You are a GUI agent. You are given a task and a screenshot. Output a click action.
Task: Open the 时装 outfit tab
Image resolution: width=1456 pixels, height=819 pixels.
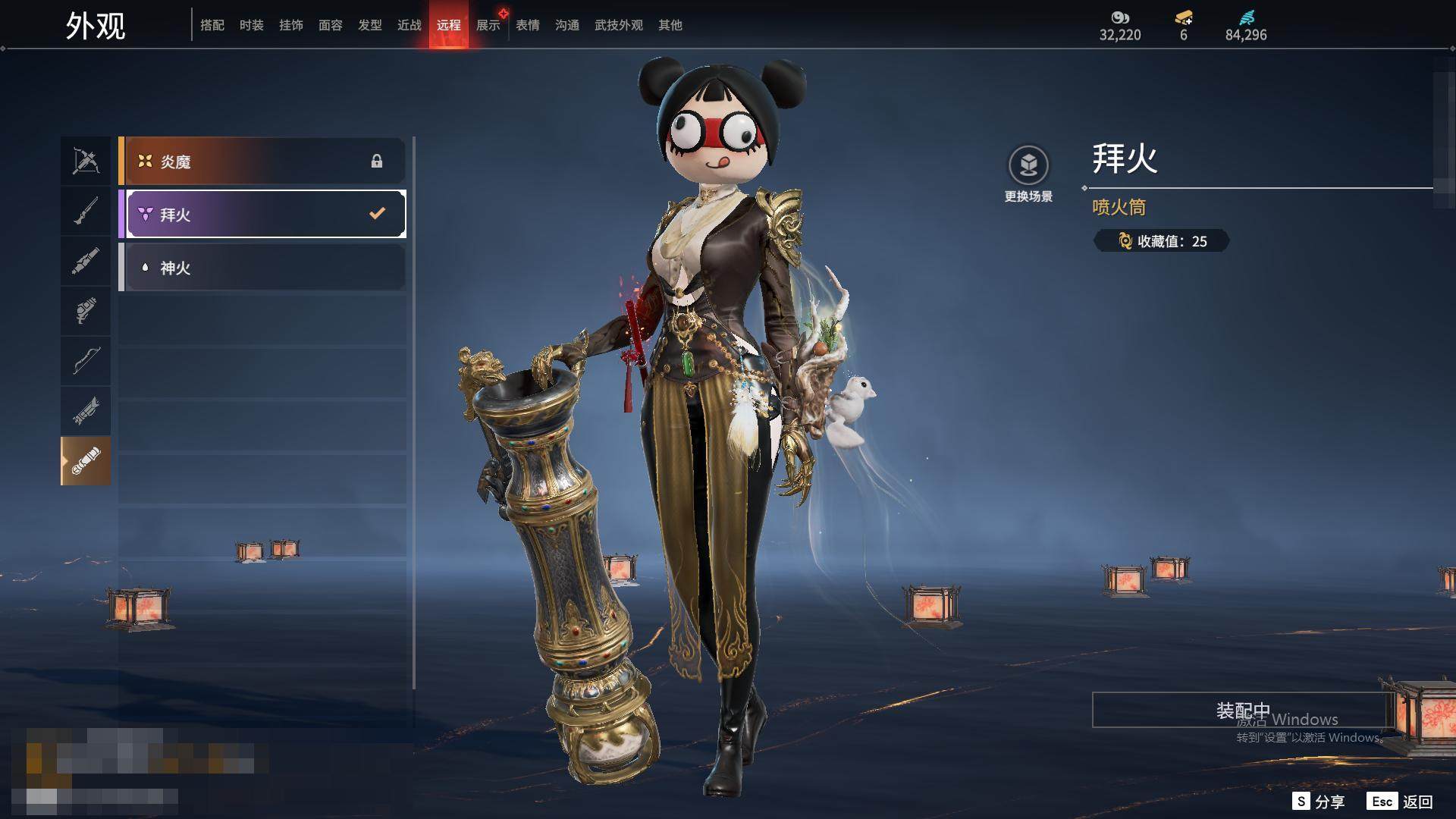(252, 25)
